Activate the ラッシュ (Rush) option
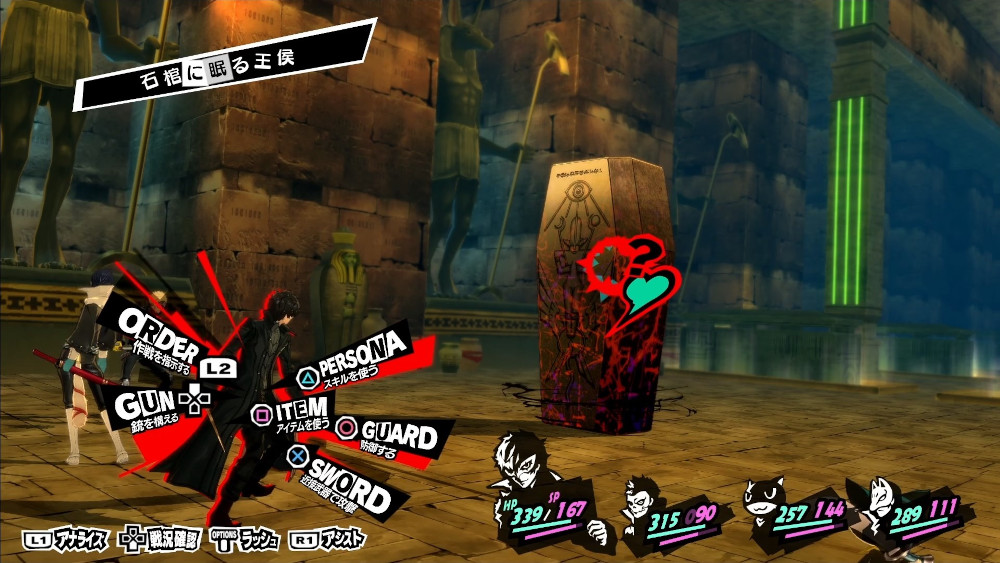1000x563 pixels. [x=247, y=540]
